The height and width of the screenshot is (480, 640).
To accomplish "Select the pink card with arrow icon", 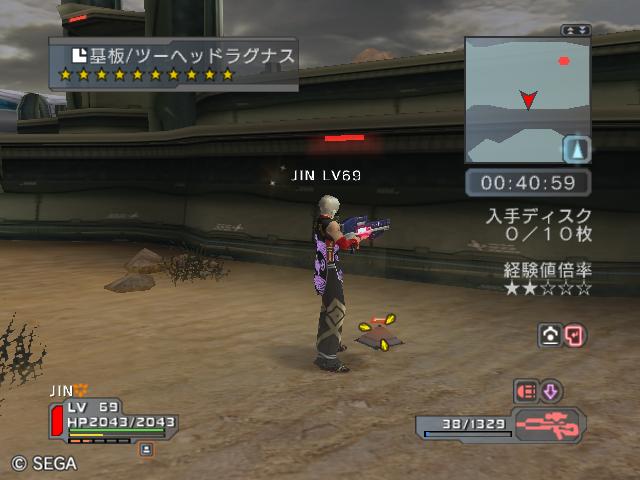I will [575, 336].
